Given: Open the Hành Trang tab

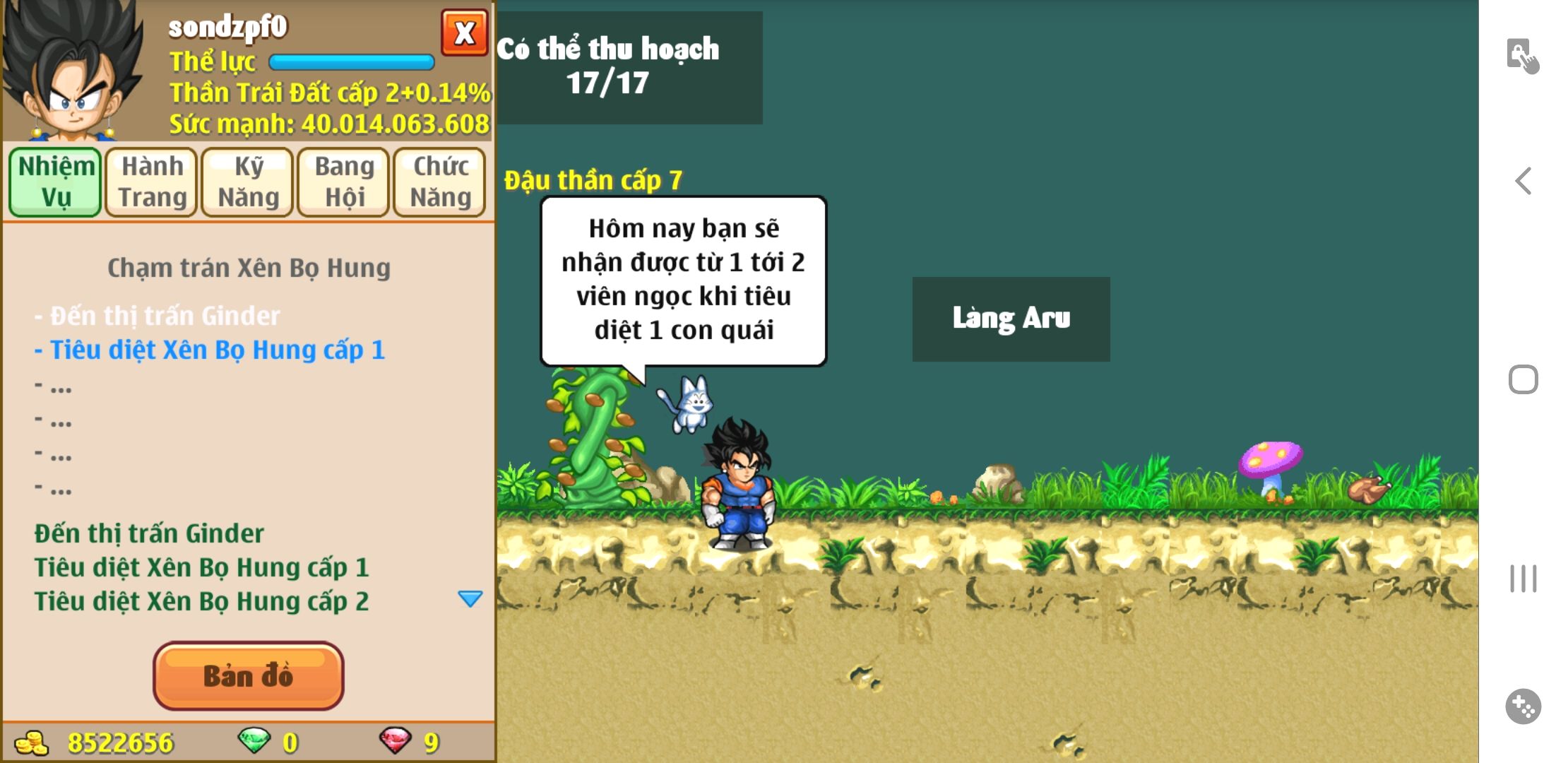Looking at the screenshot, I should (152, 182).
